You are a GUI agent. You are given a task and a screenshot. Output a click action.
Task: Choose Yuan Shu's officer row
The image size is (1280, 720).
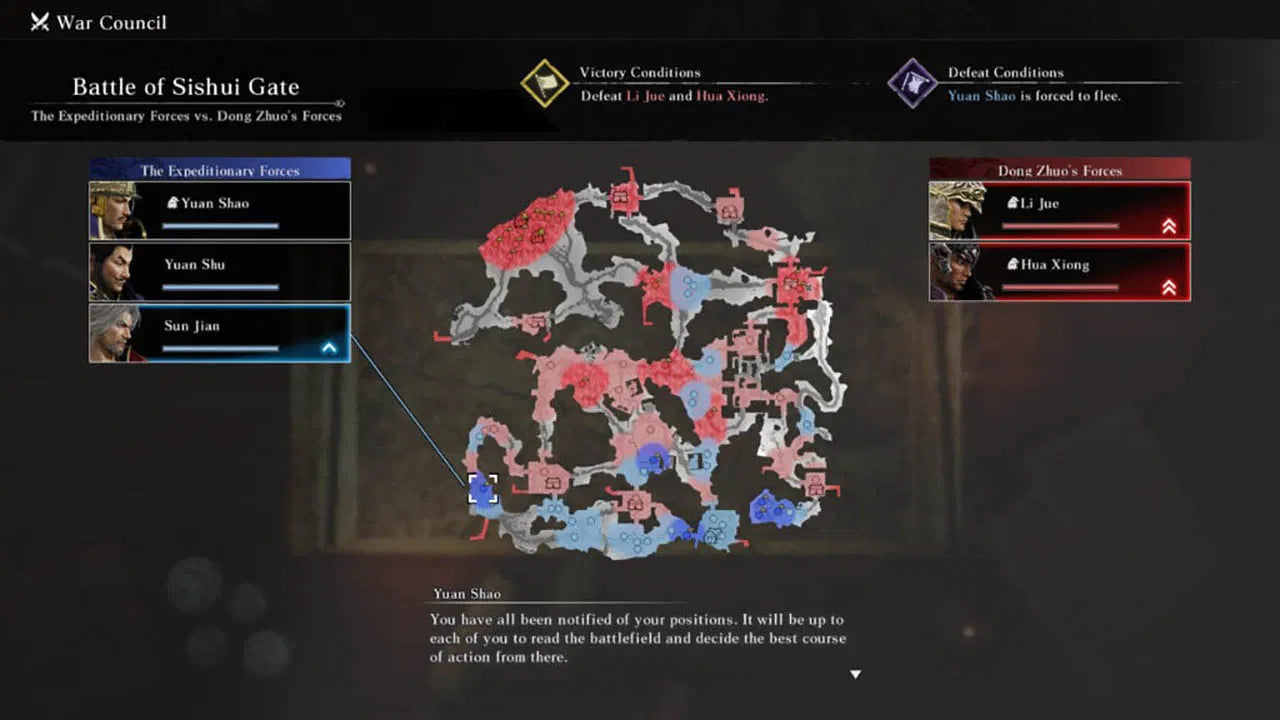click(x=220, y=272)
